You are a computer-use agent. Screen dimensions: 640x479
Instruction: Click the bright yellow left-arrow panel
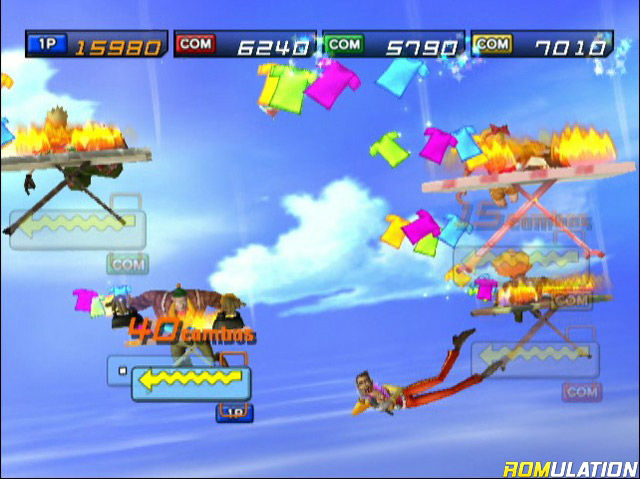point(191,381)
